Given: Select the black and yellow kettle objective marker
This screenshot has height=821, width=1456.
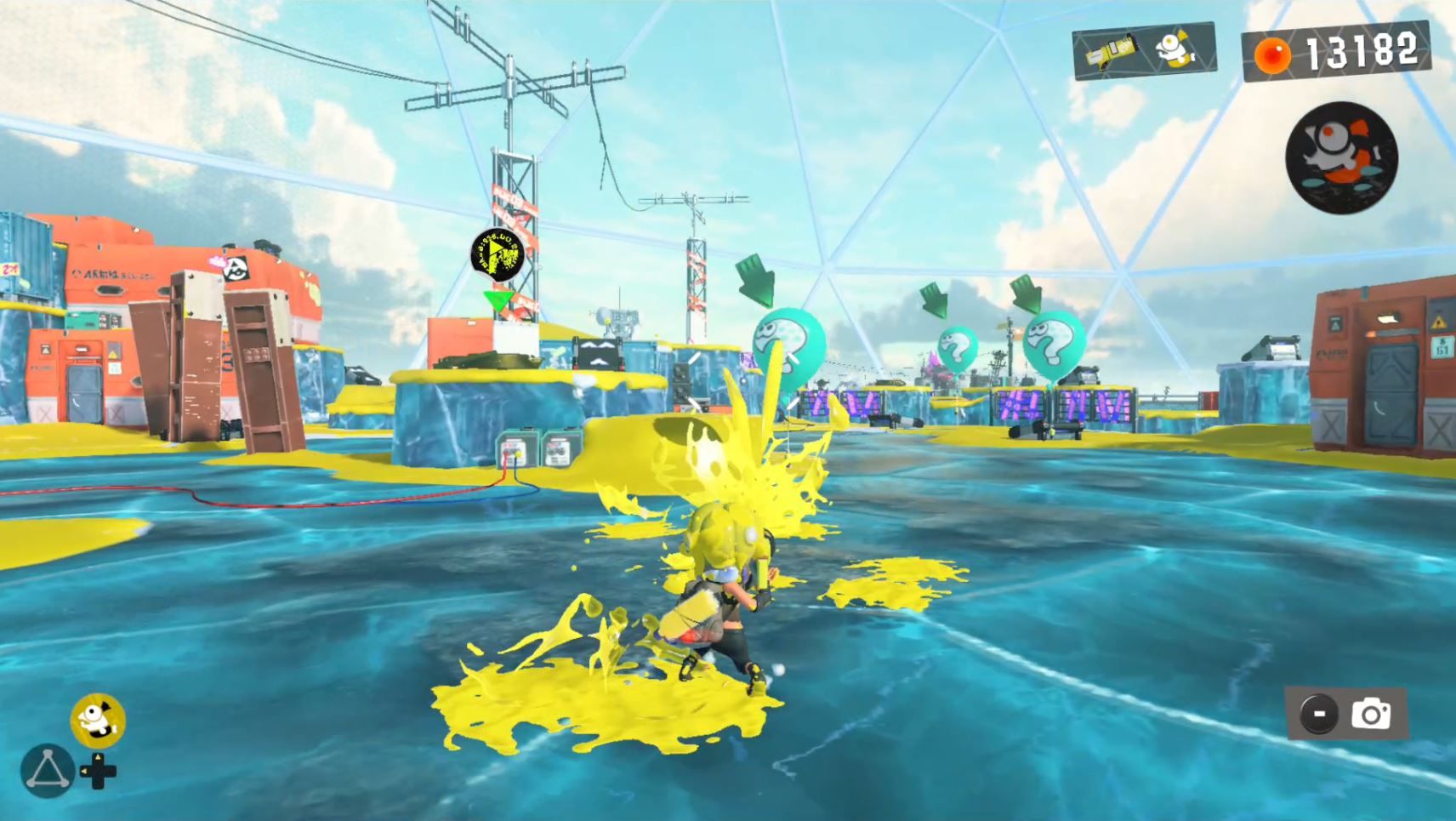Looking at the screenshot, I should tap(497, 254).
